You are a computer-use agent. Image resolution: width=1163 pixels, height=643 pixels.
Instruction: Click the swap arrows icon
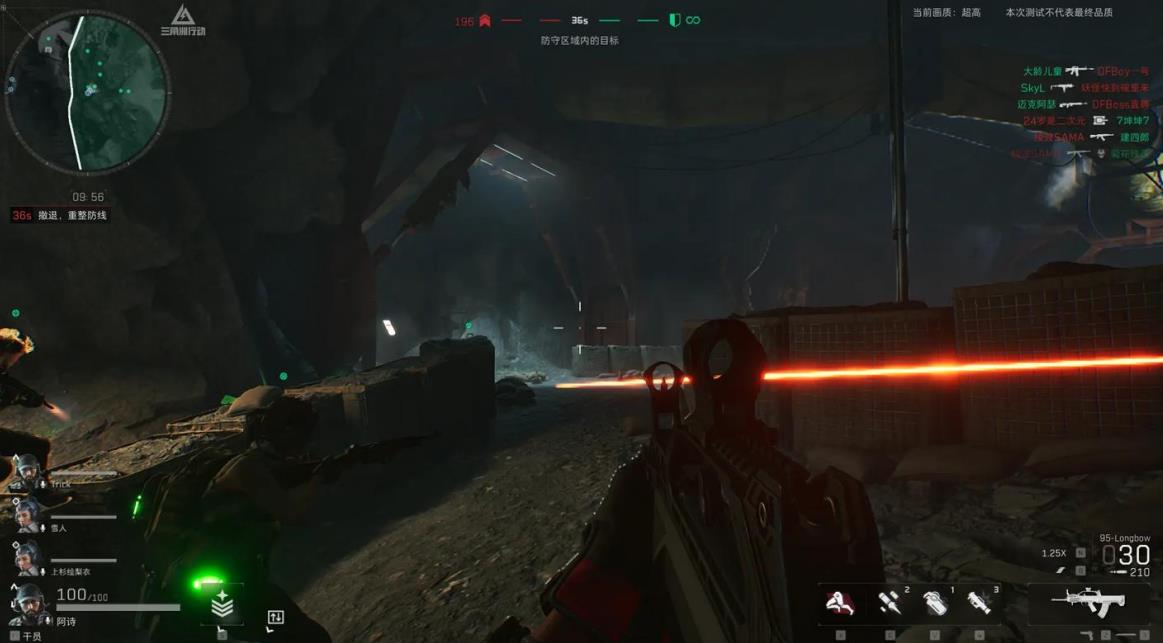point(276,618)
